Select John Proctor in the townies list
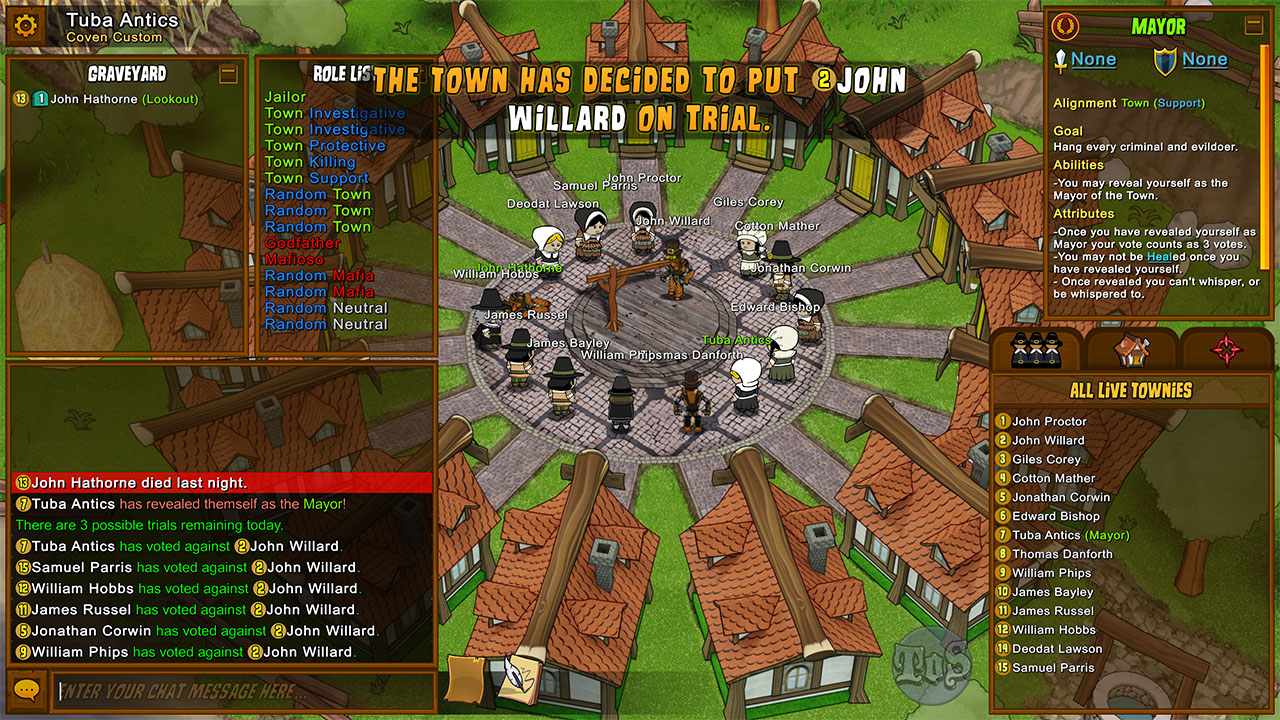The height and width of the screenshot is (720, 1280). pos(1049,422)
